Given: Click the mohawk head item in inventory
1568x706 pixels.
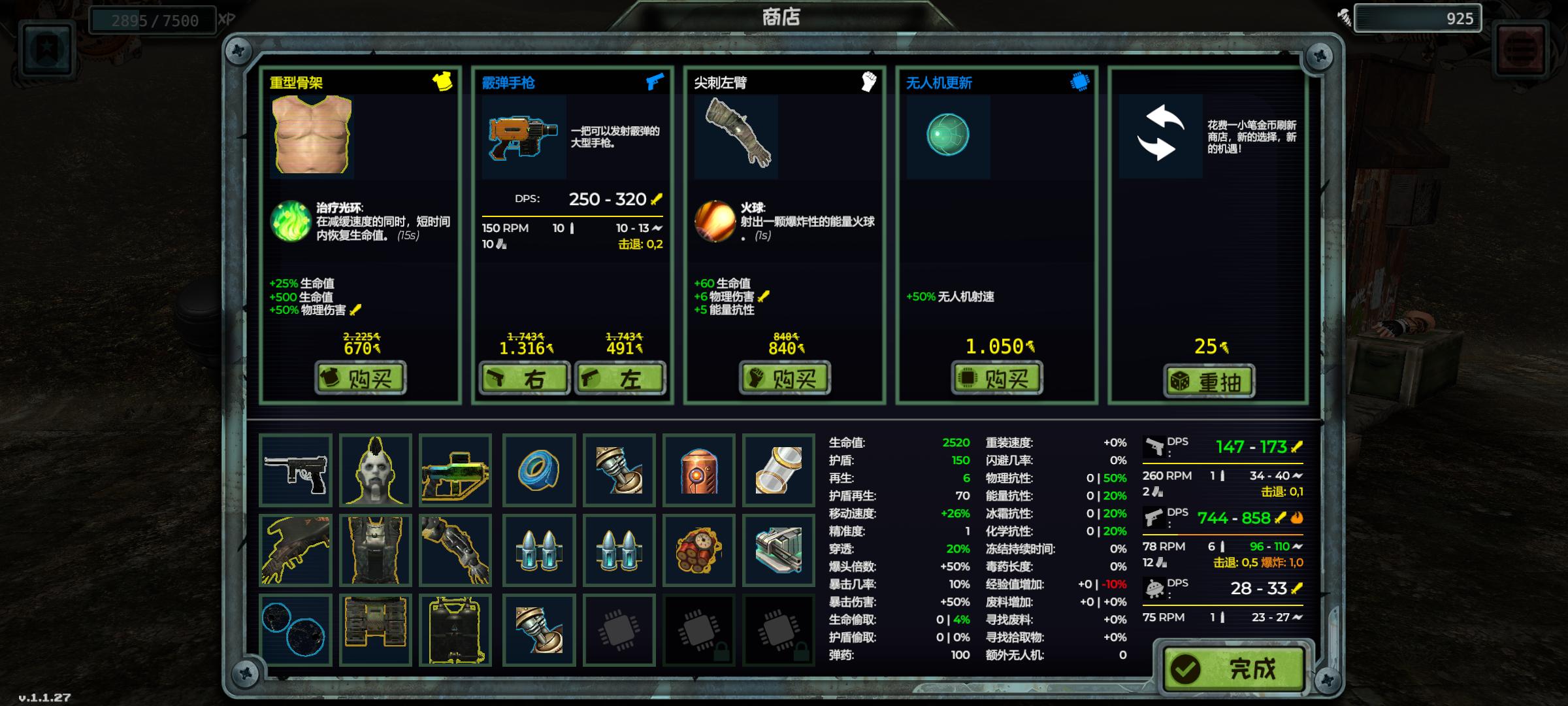Looking at the screenshot, I should click(x=376, y=469).
